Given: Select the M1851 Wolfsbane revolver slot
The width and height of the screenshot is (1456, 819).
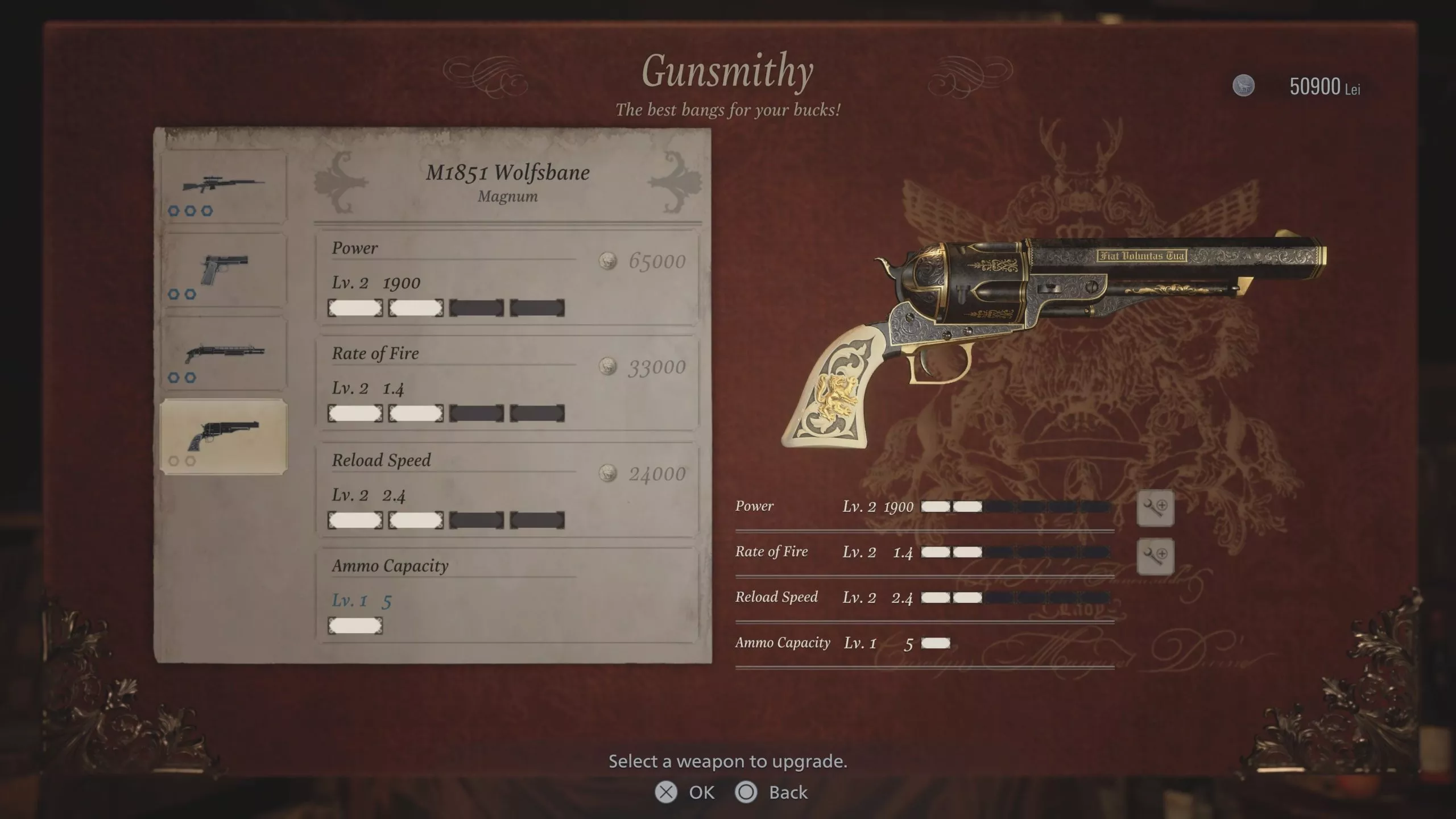Looking at the screenshot, I should [224, 437].
